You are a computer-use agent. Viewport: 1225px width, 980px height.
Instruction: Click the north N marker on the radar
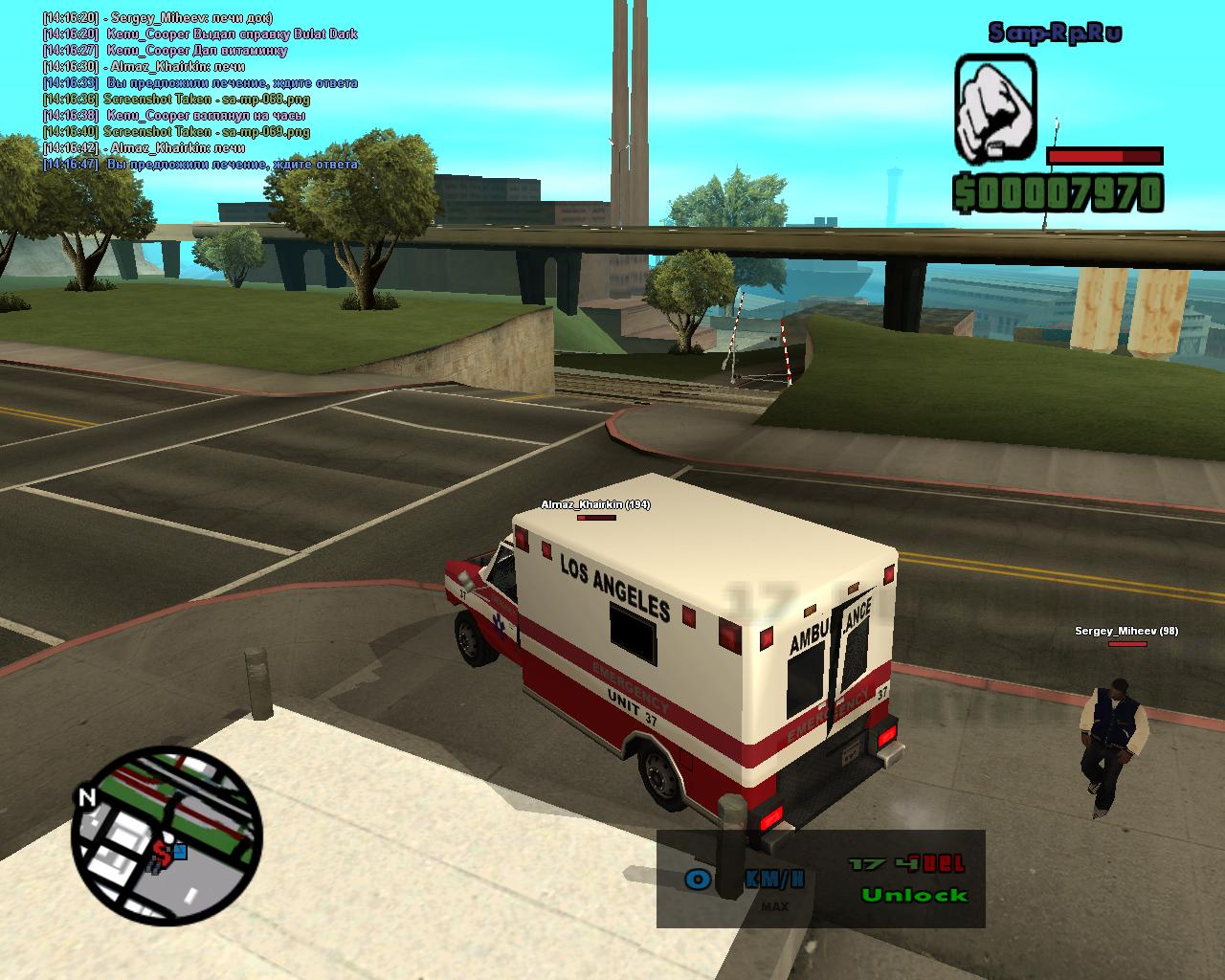87,797
